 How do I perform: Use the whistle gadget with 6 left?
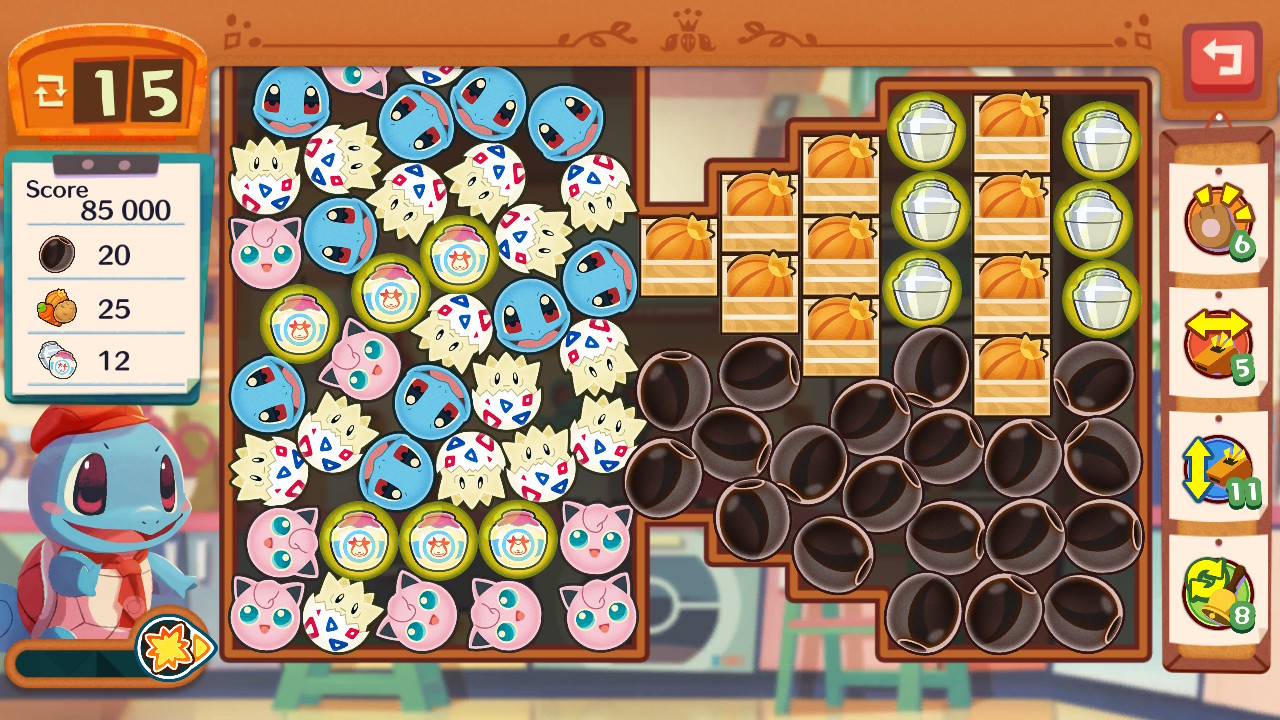click(x=1217, y=219)
